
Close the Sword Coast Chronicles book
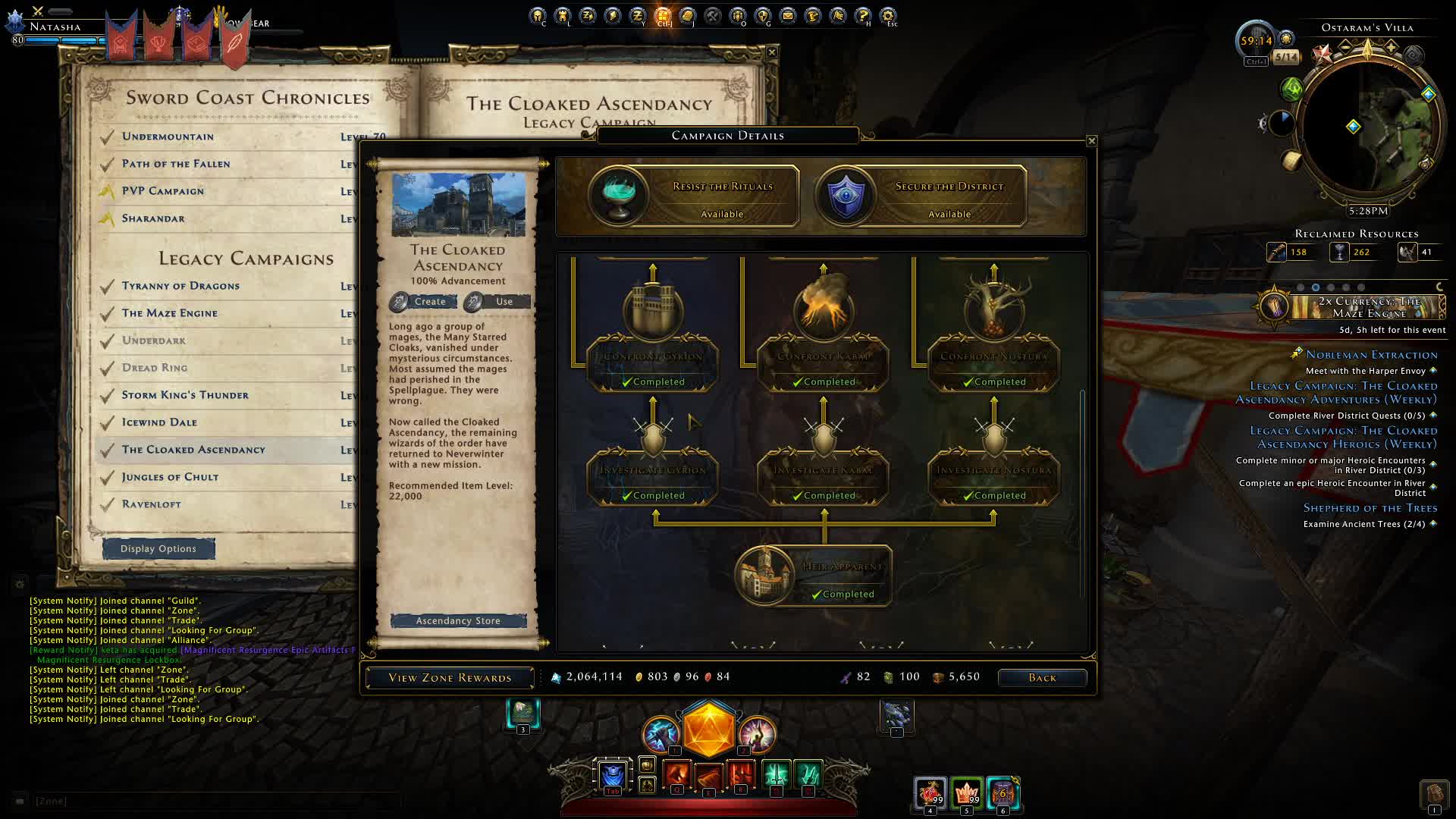point(772,52)
